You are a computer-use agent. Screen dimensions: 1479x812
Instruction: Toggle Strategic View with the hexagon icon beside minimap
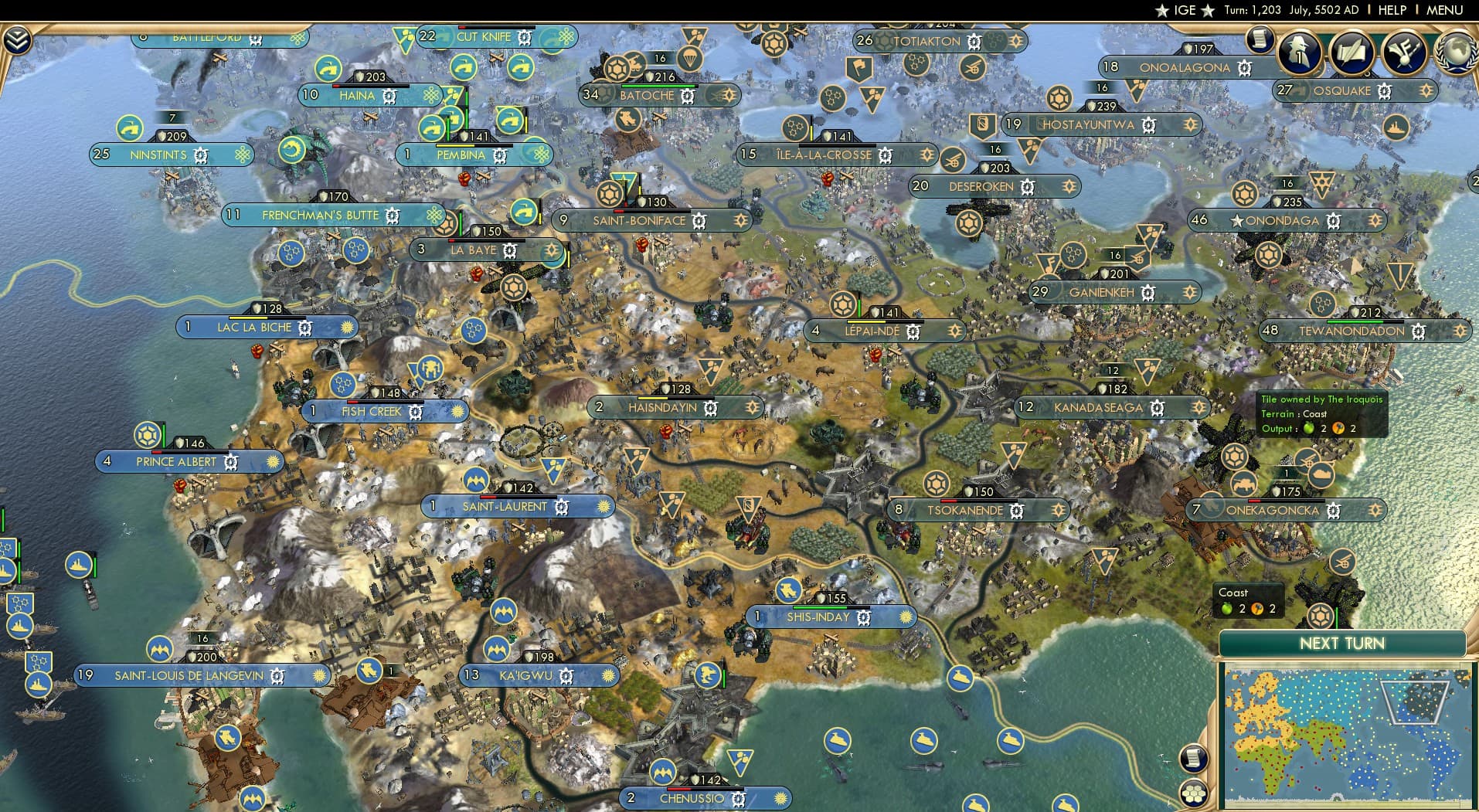pos(1193,793)
